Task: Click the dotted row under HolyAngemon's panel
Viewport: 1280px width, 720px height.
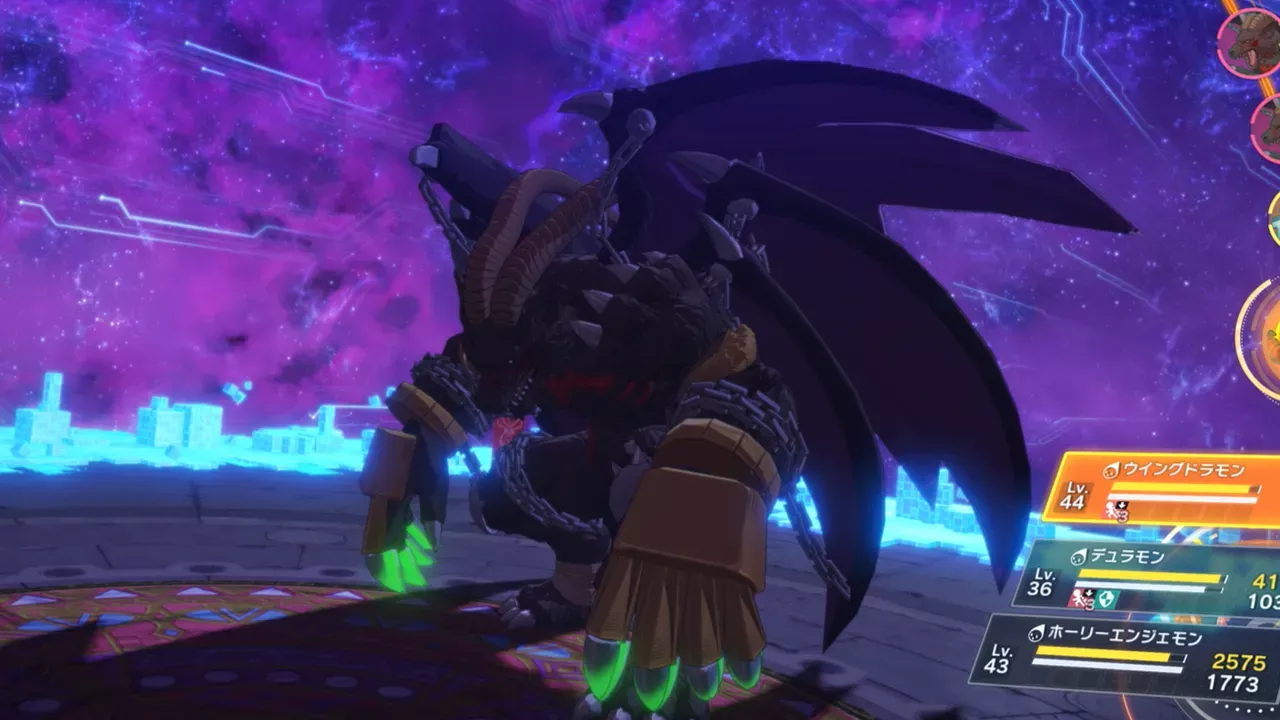Action: coord(1243,707)
